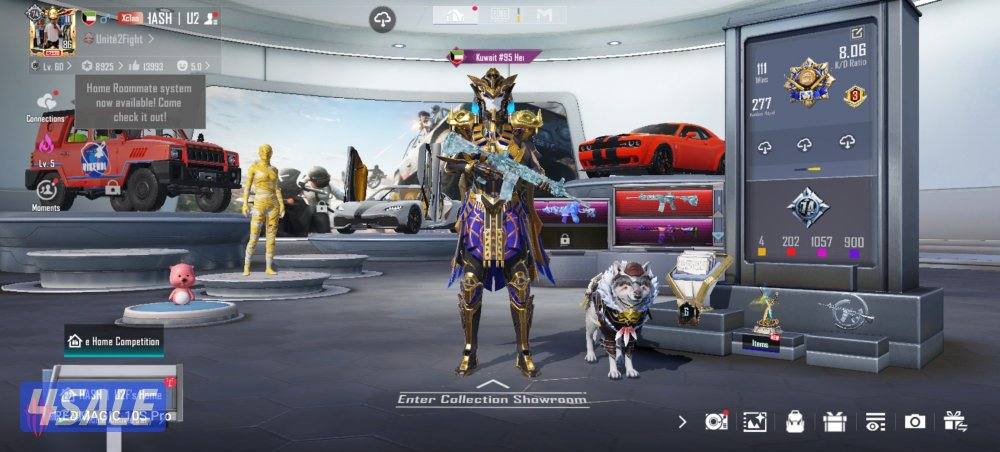The image size is (1000, 452).
Task: Toggle the eye list visibility icon
Action: pyautogui.click(x=875, y=422)
